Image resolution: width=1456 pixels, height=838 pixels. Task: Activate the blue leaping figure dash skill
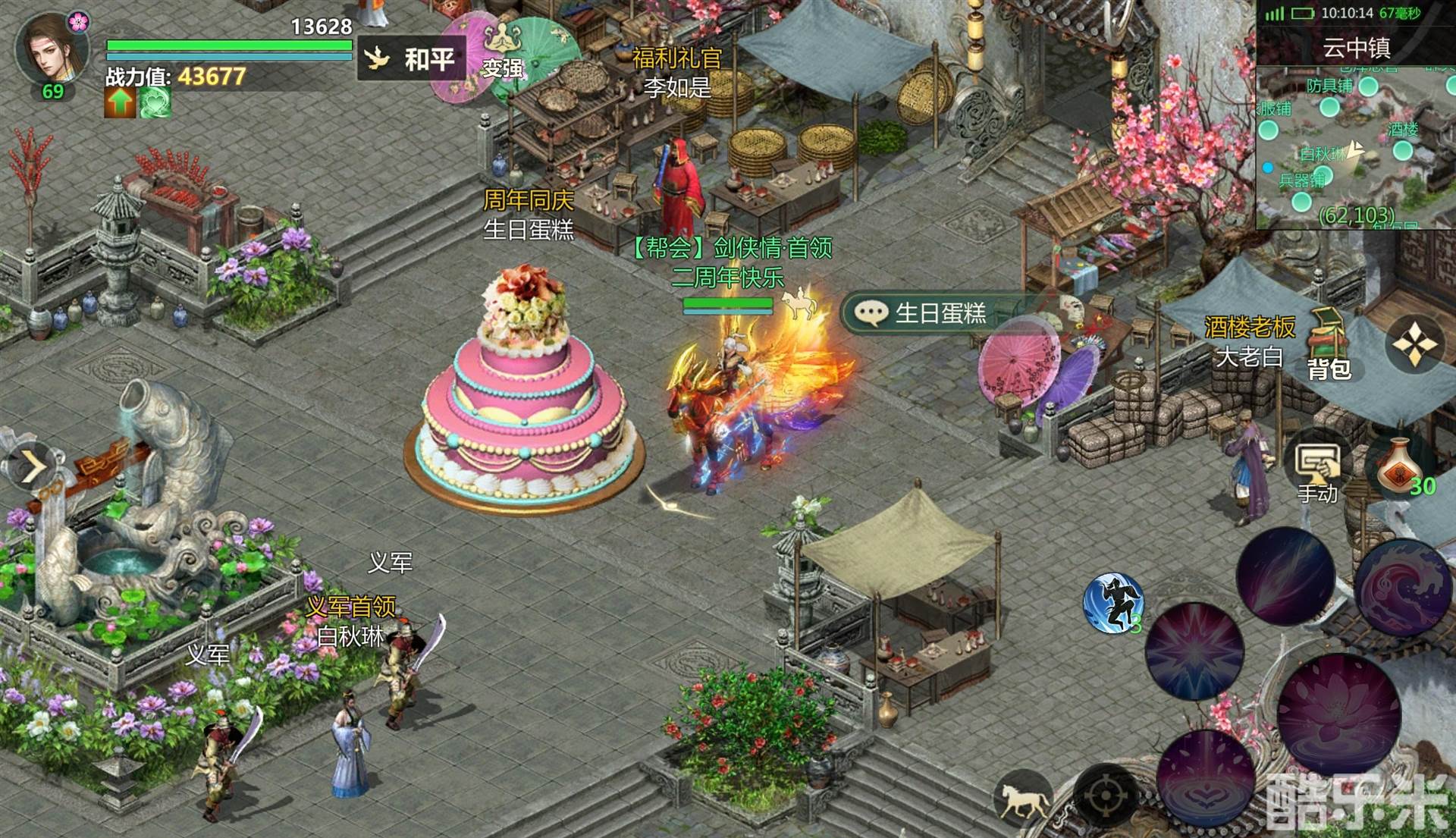pos(1113,602)
